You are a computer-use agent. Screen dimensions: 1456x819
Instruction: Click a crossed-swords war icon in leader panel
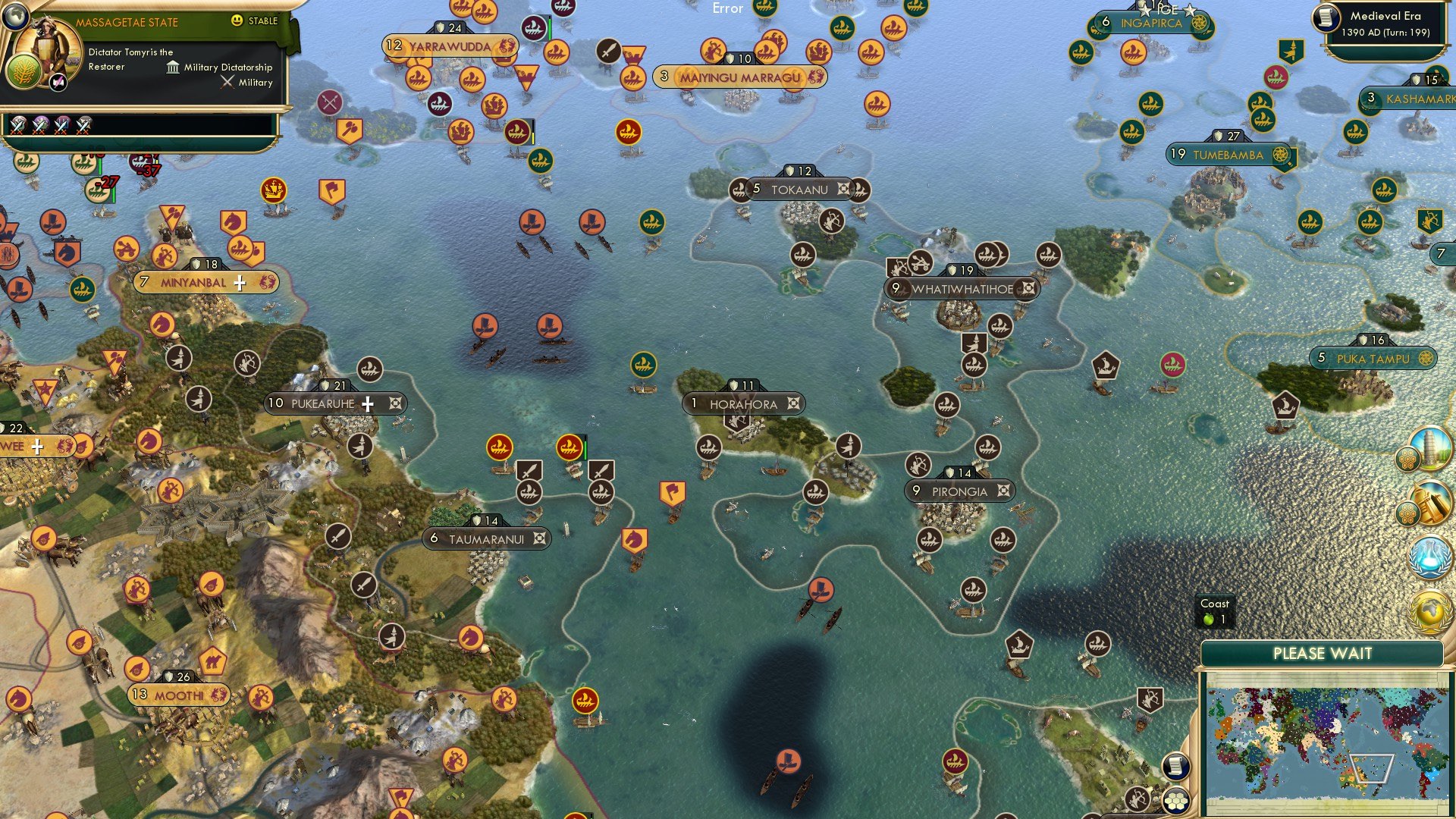pyautogui.click(x=17, y=127)
